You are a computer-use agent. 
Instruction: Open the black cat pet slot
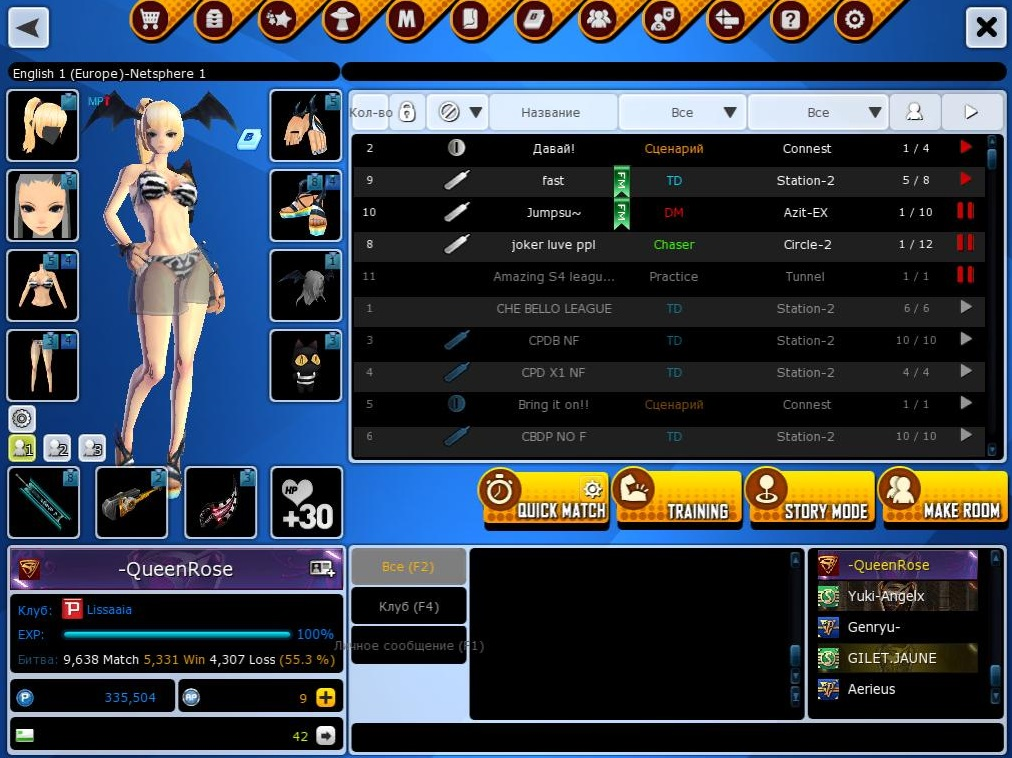(x=305, y=366)
